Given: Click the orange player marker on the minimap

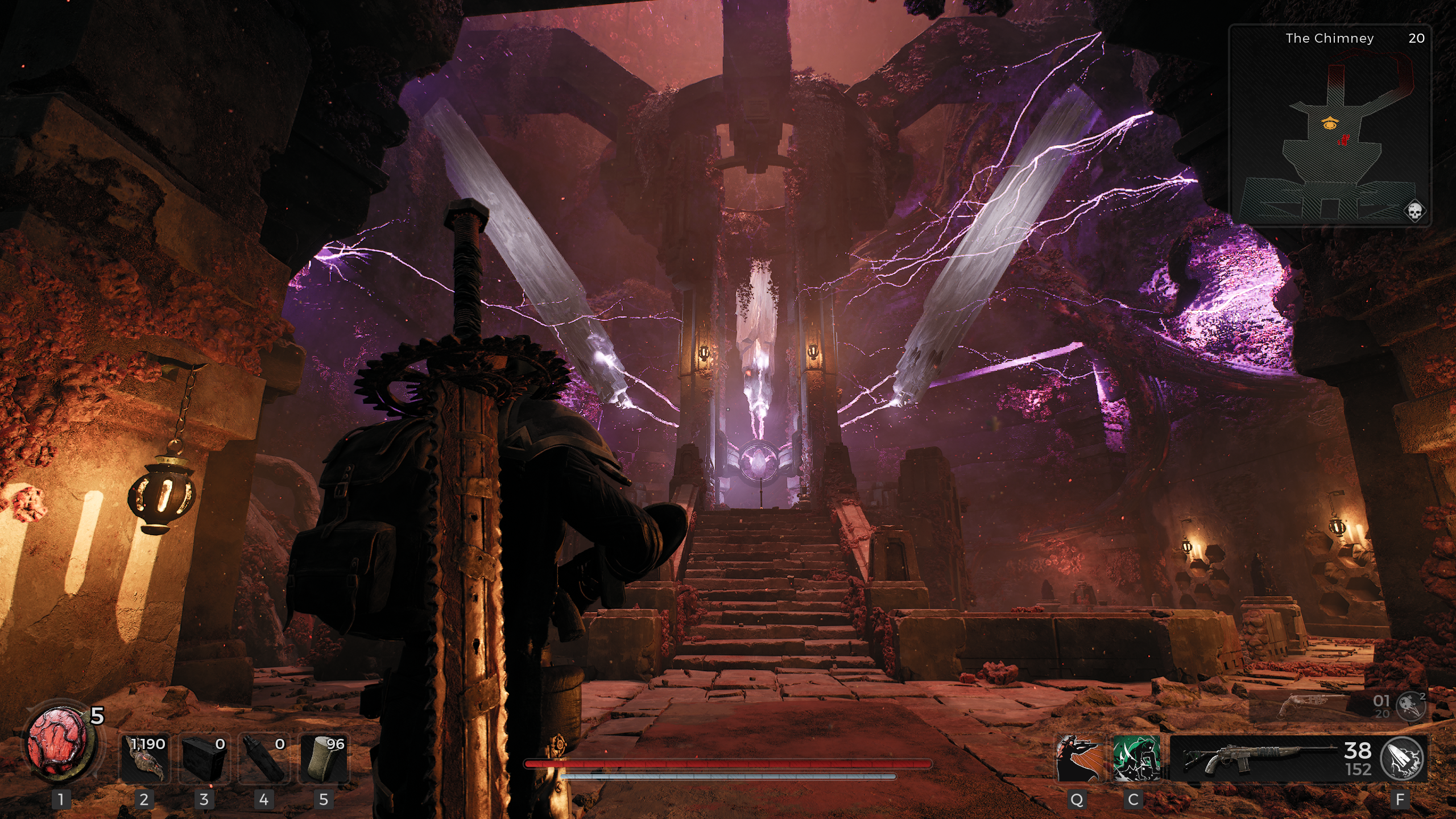Looking at the screenshot, I should pos(1329,123).
